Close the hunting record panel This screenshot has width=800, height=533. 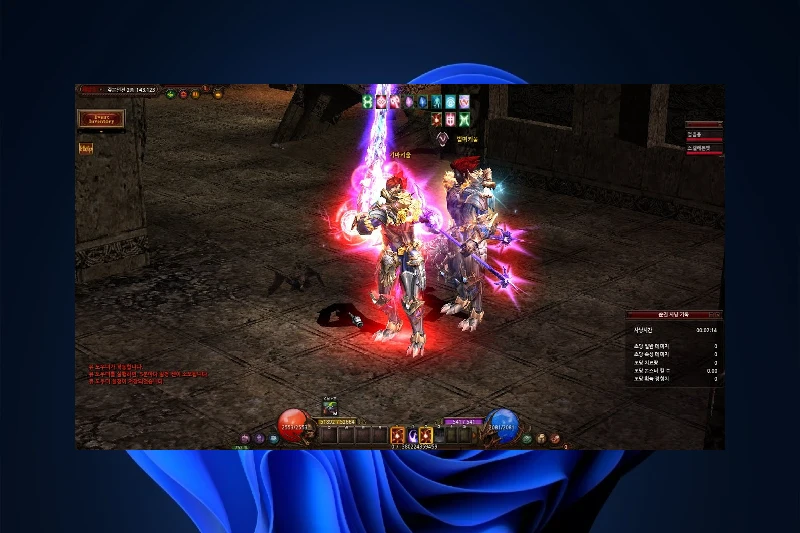tap(714, 315)
